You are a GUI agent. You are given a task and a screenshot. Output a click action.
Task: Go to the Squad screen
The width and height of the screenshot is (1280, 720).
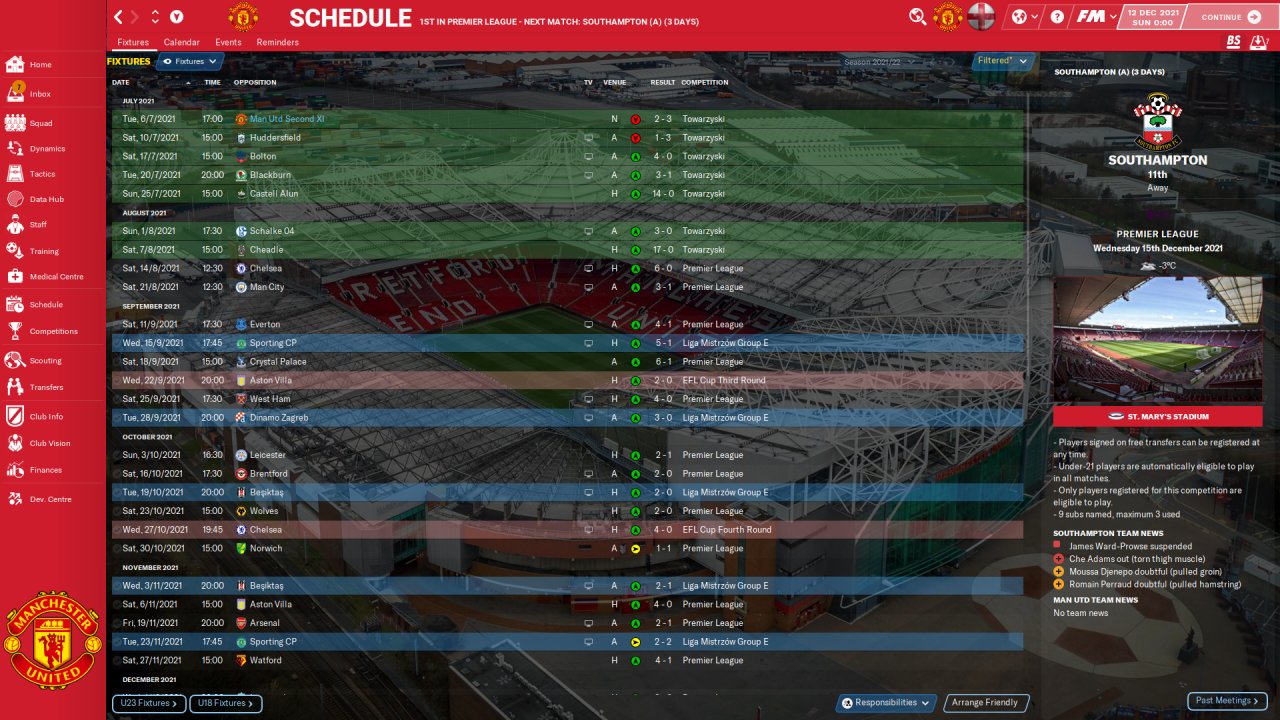40,123
